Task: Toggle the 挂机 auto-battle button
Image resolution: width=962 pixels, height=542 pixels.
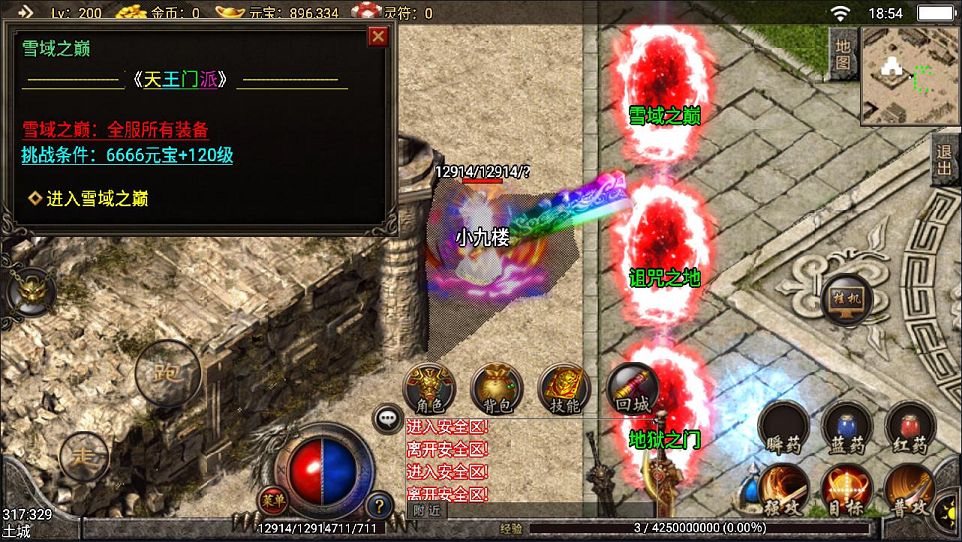Action: 846,300
